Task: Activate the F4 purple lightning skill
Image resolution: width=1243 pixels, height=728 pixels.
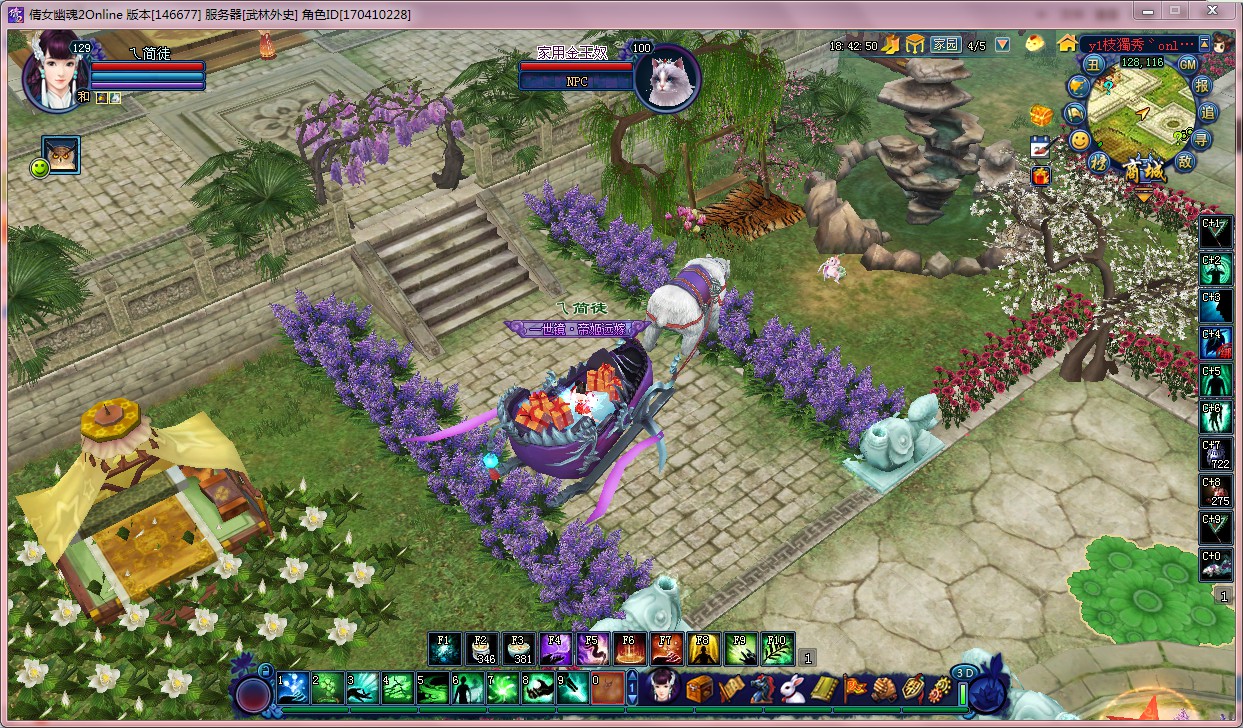Action: point(555,649)
